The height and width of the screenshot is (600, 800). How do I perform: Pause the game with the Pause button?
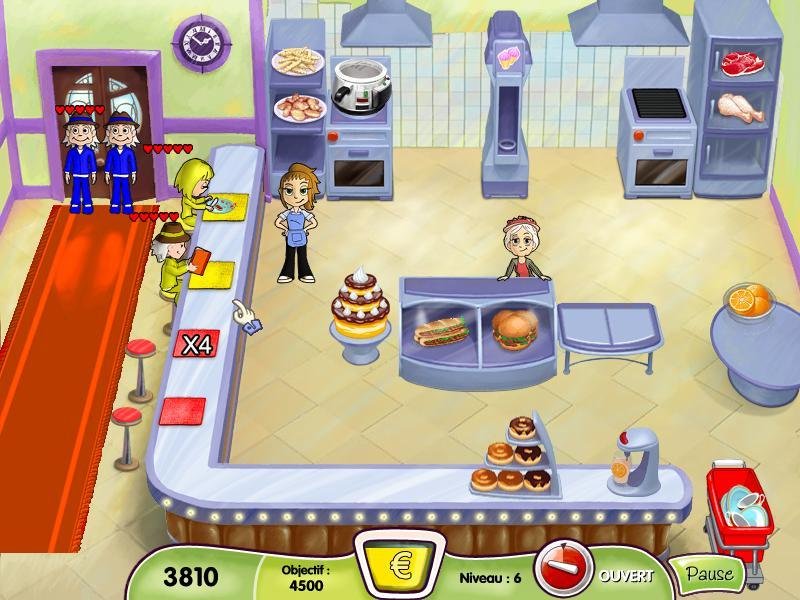coord(709,575)
